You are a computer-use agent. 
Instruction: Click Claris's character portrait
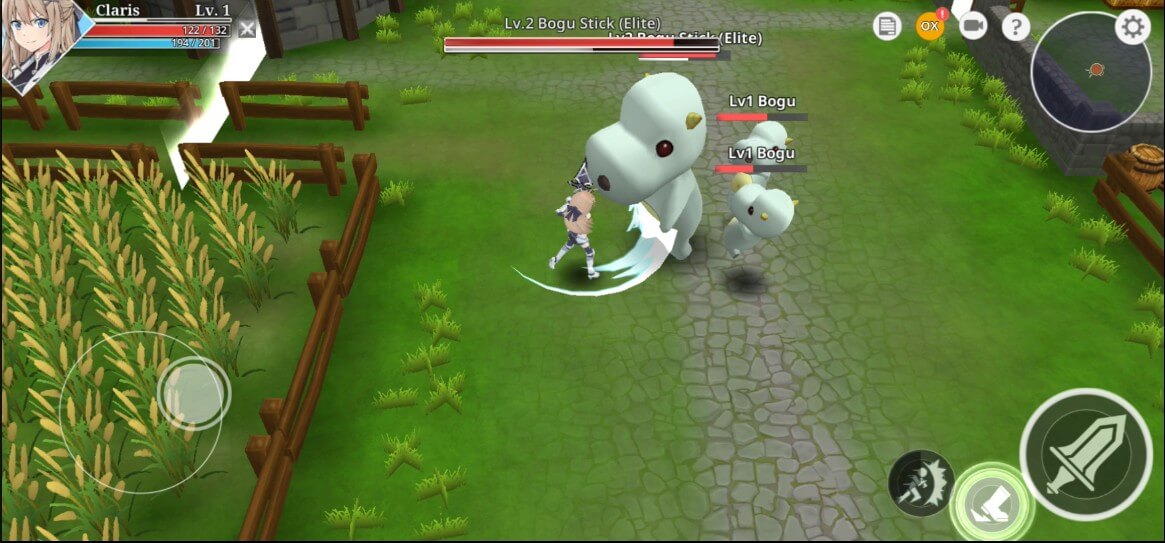[38, 45]
